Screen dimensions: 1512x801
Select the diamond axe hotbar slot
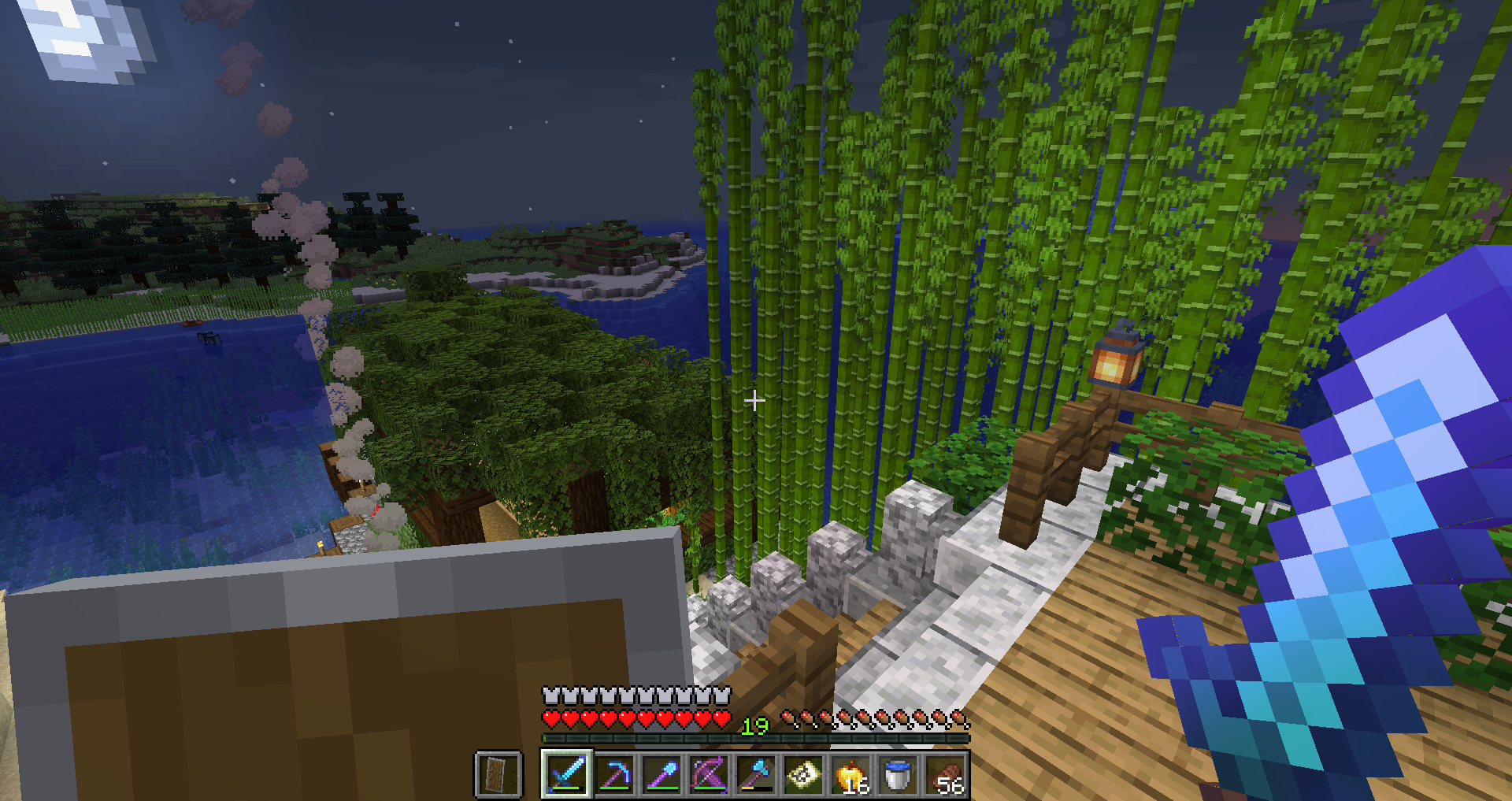tap(756, 774)
